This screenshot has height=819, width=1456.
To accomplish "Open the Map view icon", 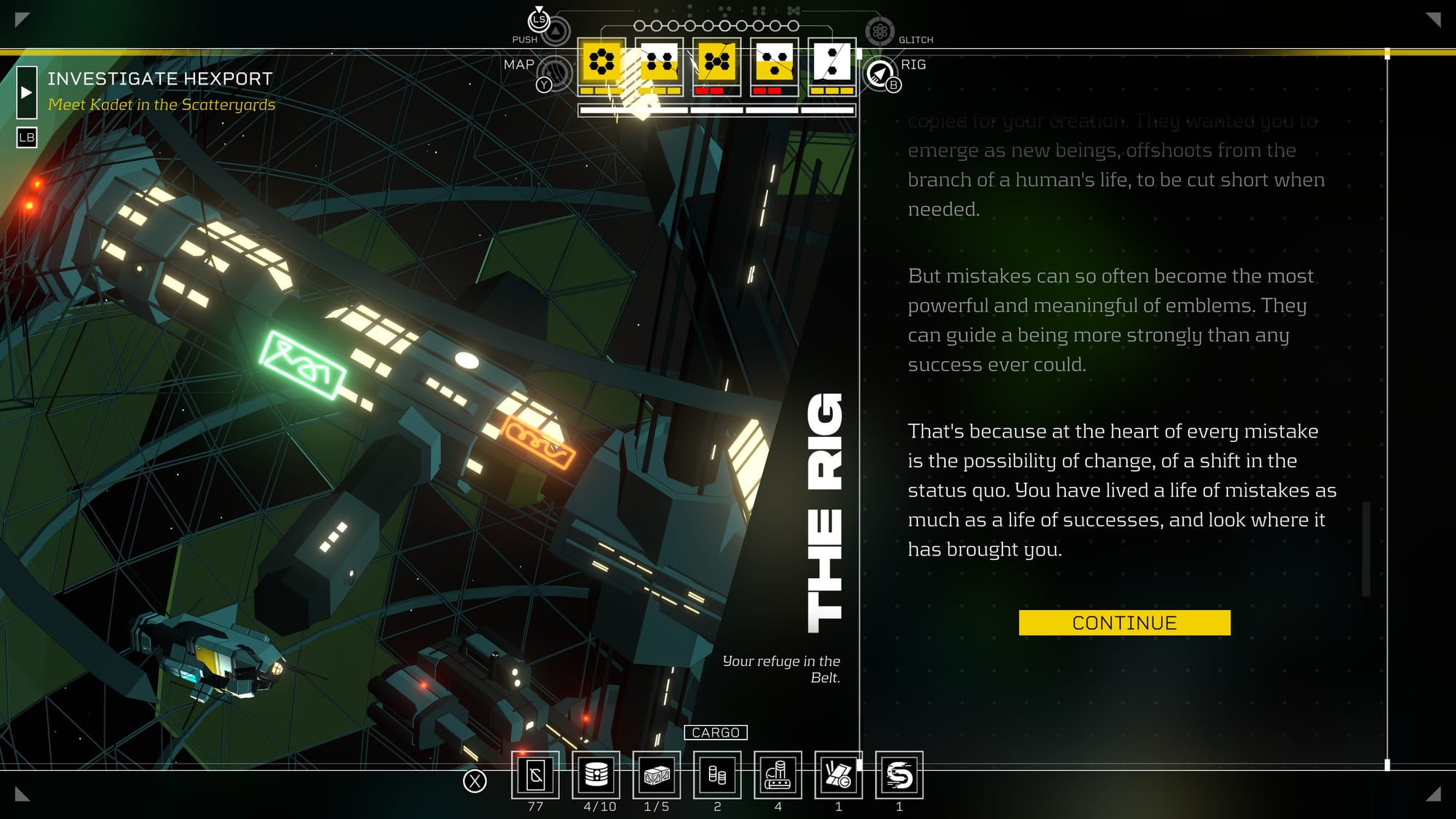I will [x=555, y=72].
